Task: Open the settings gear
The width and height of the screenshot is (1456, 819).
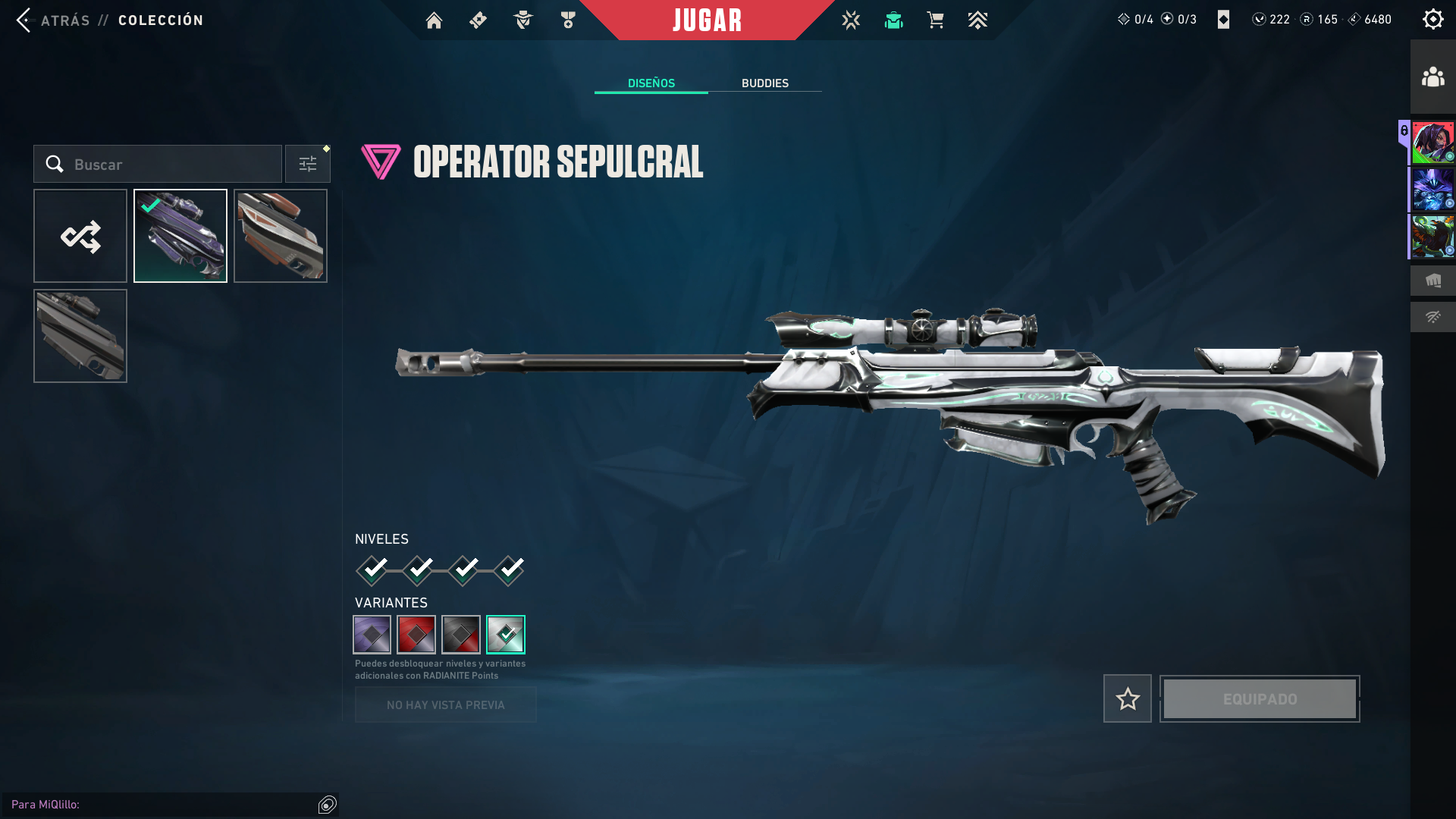Action: click(x=1432, y=20)
